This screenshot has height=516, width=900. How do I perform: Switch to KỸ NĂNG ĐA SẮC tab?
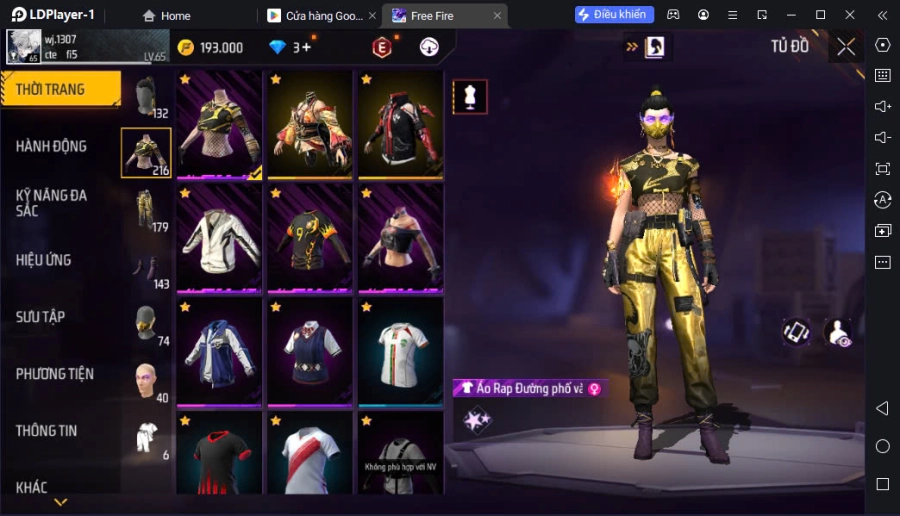52,202
